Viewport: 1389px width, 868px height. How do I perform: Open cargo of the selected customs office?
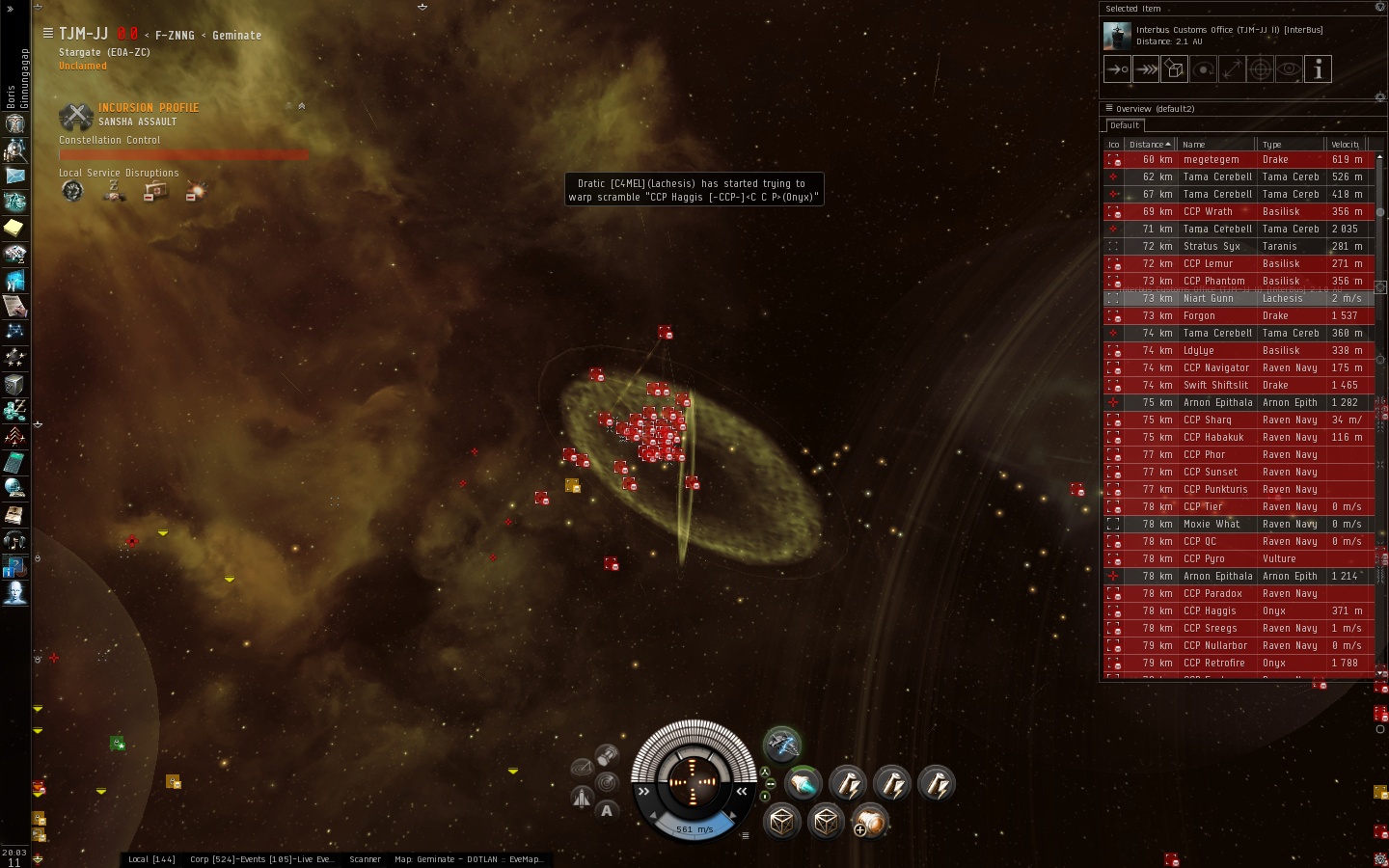[1175, 69]
